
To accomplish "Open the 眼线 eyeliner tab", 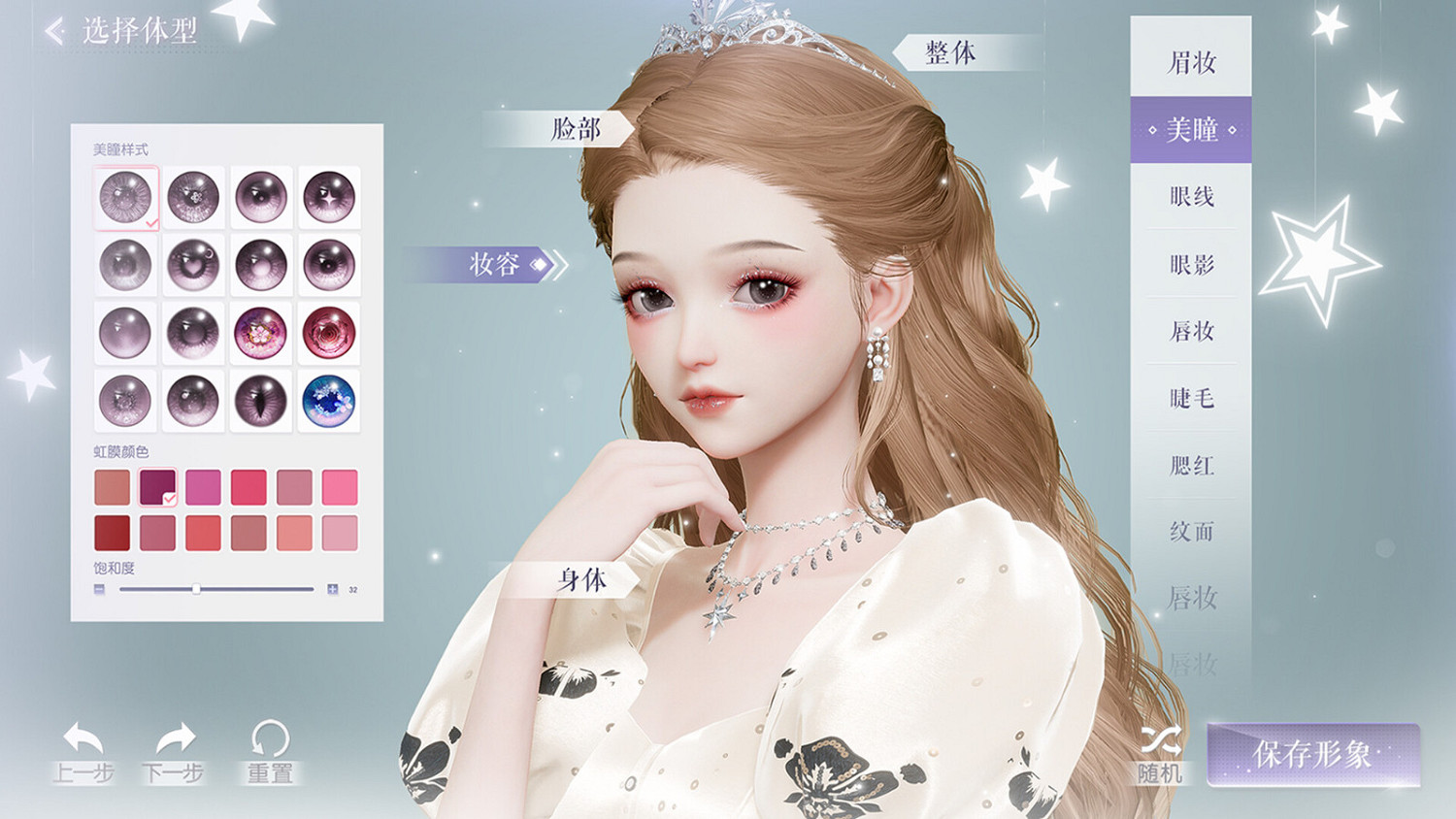I will pyautogui.click(x=1190, y=197).
